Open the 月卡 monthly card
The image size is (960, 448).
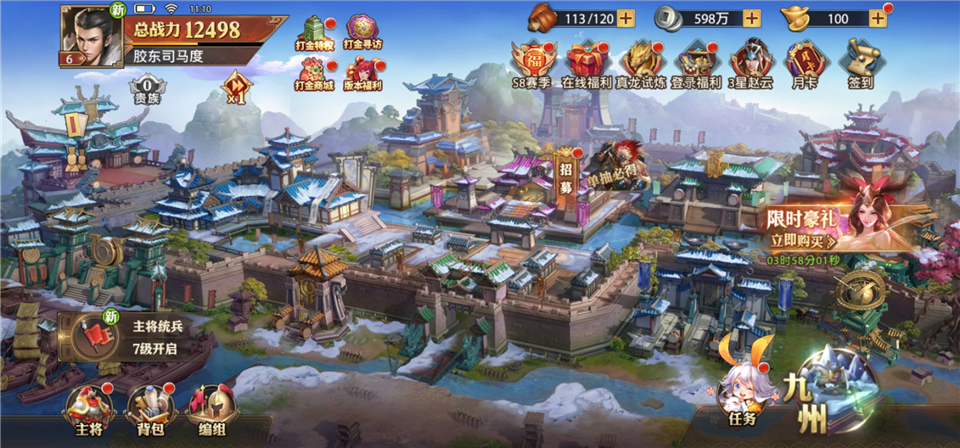click(x=804, y=64)
